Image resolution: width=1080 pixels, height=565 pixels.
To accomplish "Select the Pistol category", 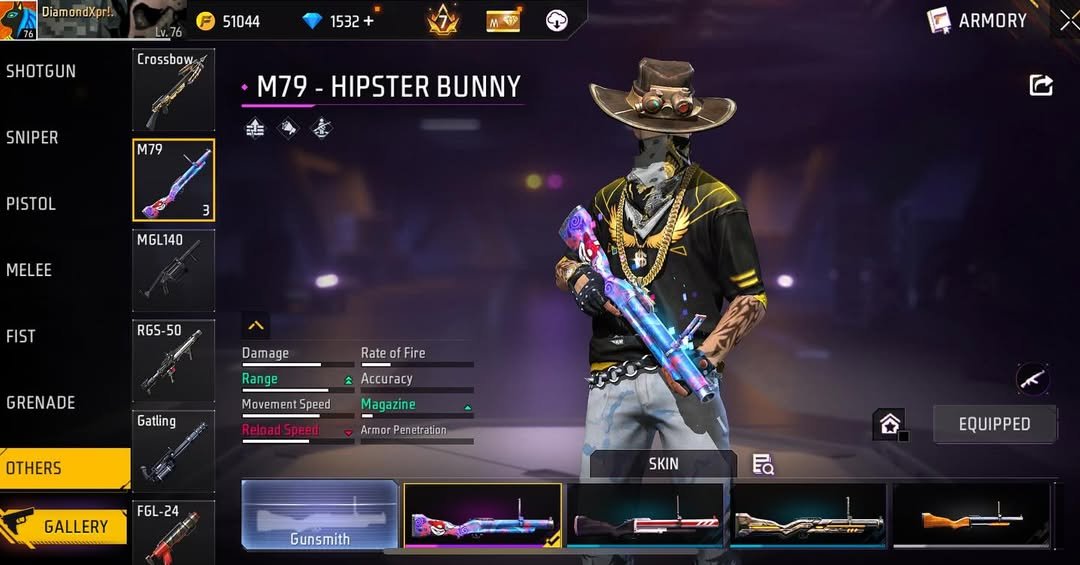I will [31, 204].
